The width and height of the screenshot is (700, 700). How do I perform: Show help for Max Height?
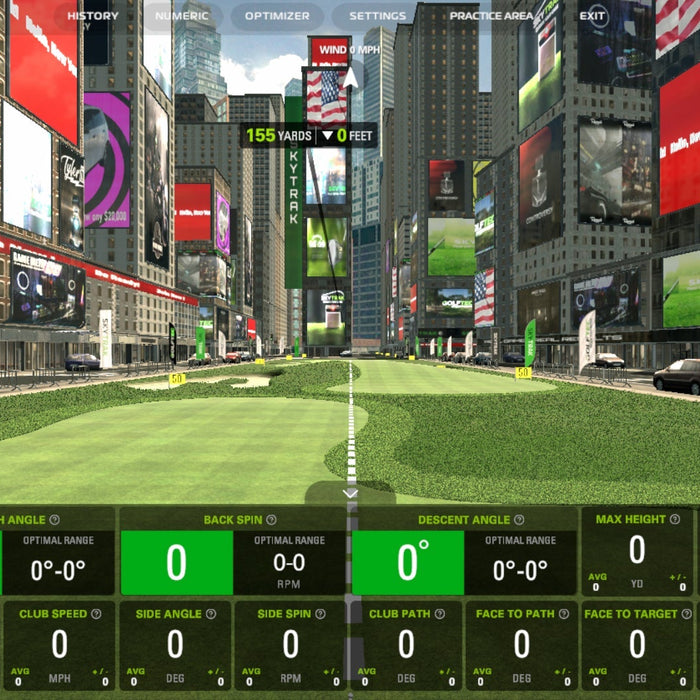tap(675, 520)
